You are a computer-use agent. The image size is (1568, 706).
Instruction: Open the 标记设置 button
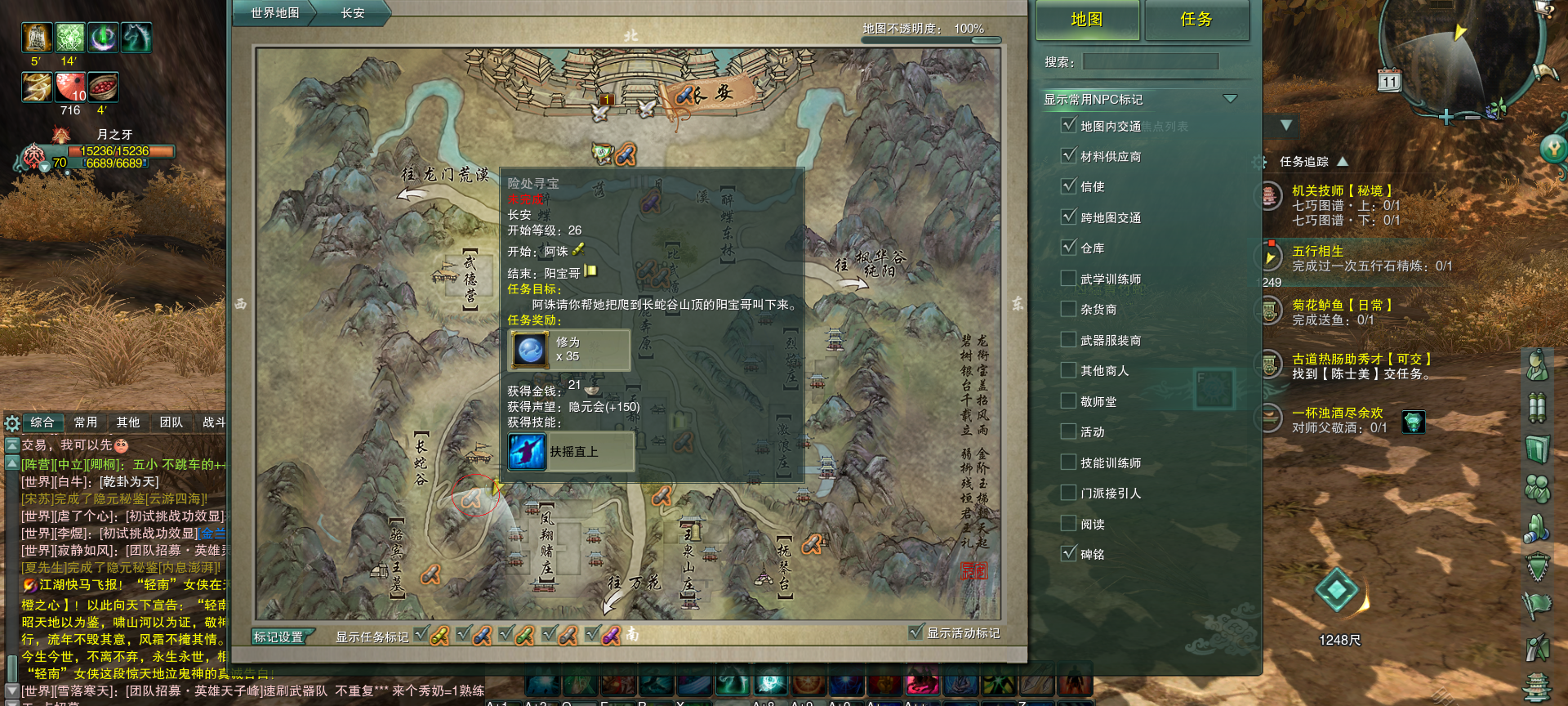tap(278, 637)
